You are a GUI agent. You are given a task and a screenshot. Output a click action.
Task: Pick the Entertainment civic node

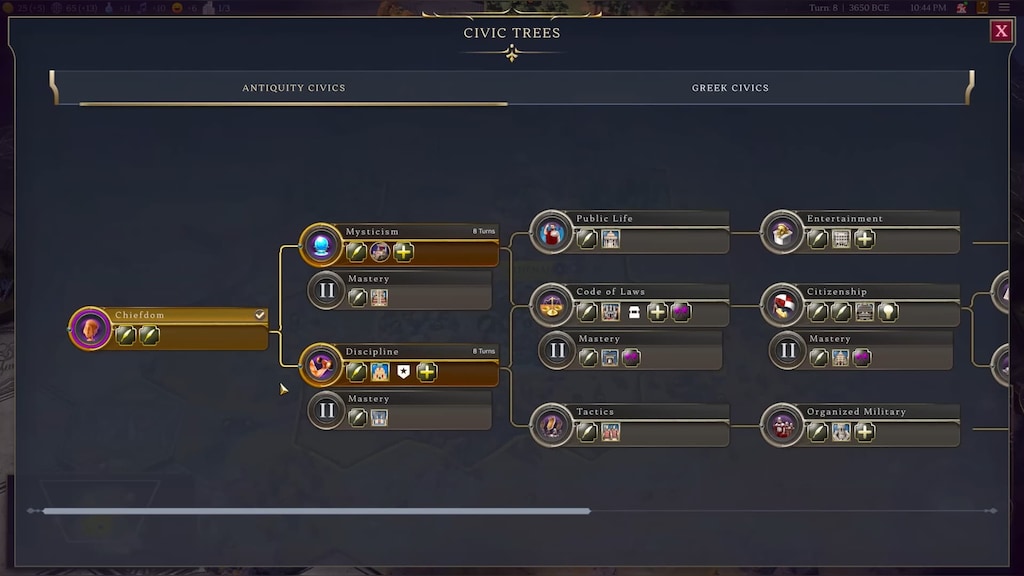click(862, 232)
